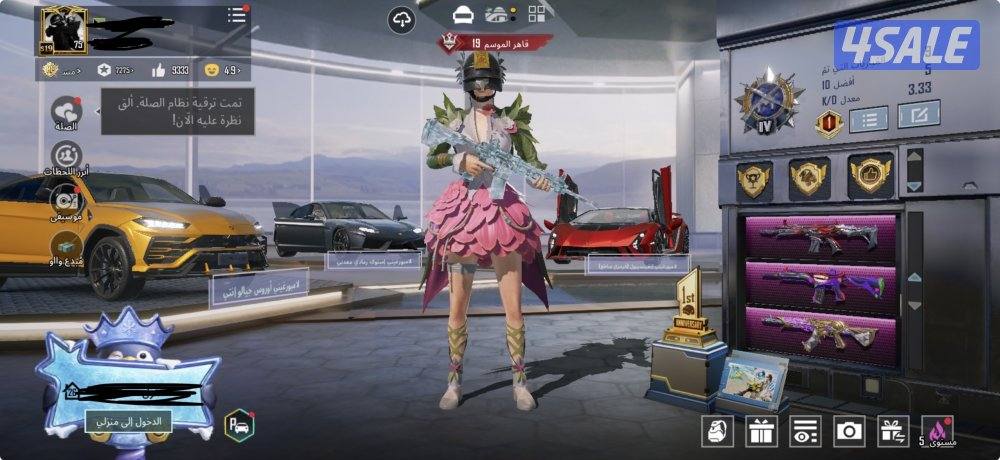Click the thumbs-up likes counter

pos(170,70)
